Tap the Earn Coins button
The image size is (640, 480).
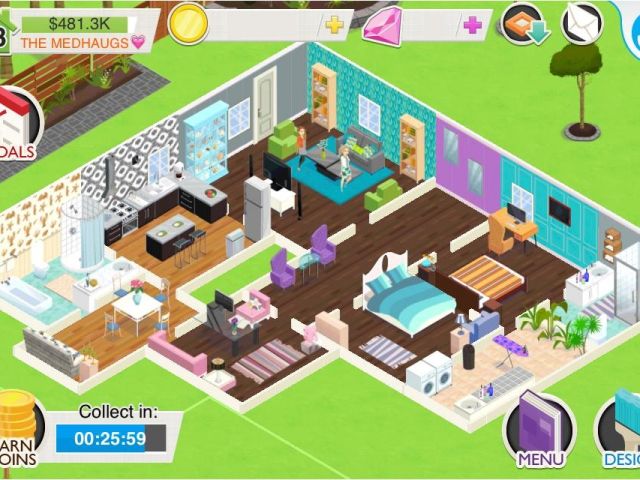point(16,430)
